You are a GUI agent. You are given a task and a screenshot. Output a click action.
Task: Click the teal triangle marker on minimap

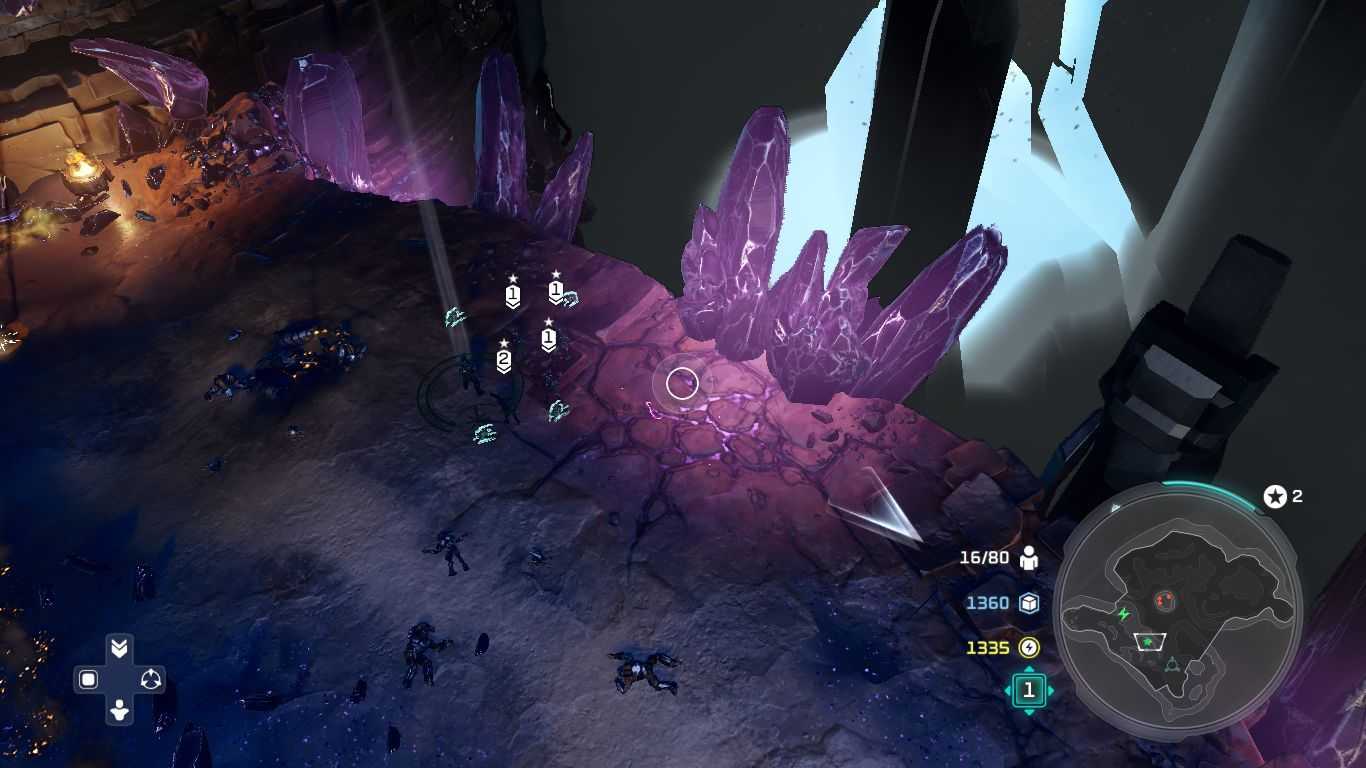1171,664
